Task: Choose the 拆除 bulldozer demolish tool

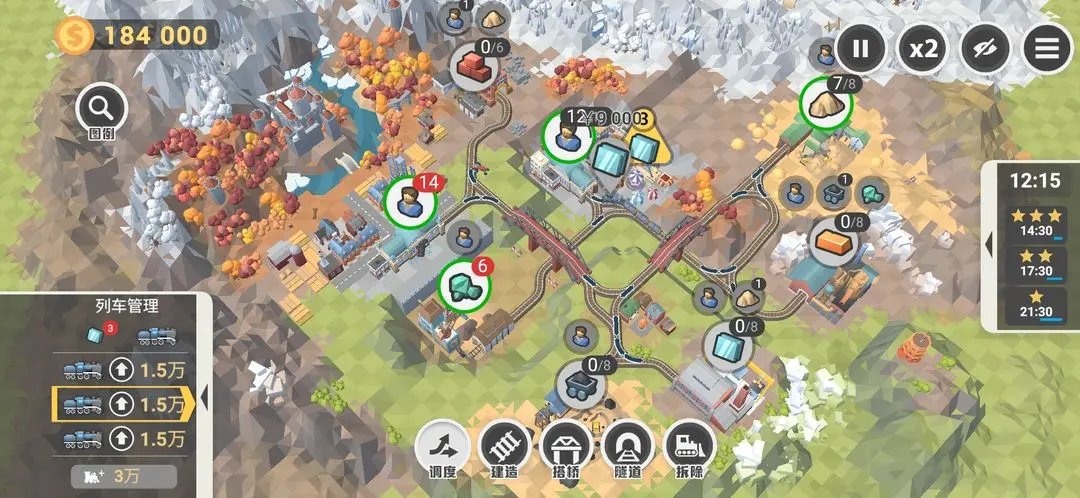Action: 690,446
